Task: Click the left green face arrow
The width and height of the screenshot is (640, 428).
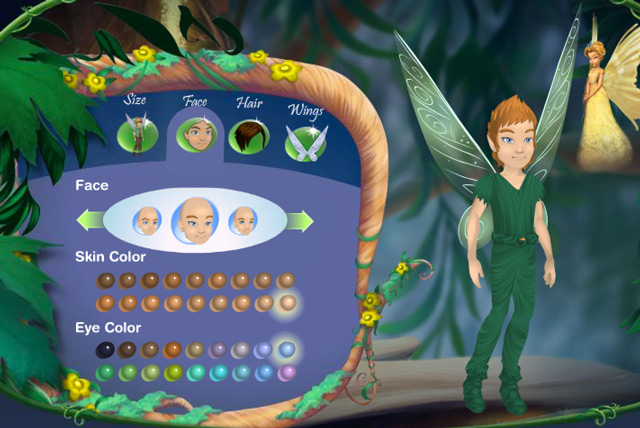Action: point(91,219)
